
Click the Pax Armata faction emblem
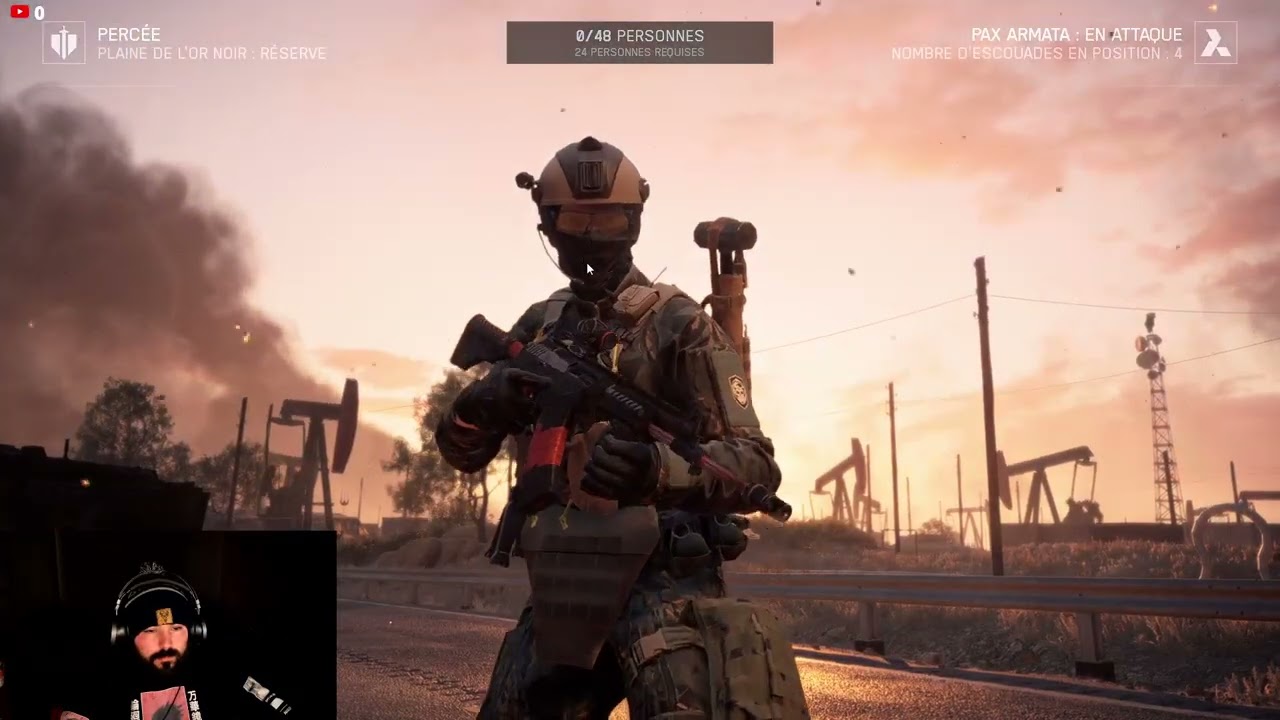point(1215,43)
